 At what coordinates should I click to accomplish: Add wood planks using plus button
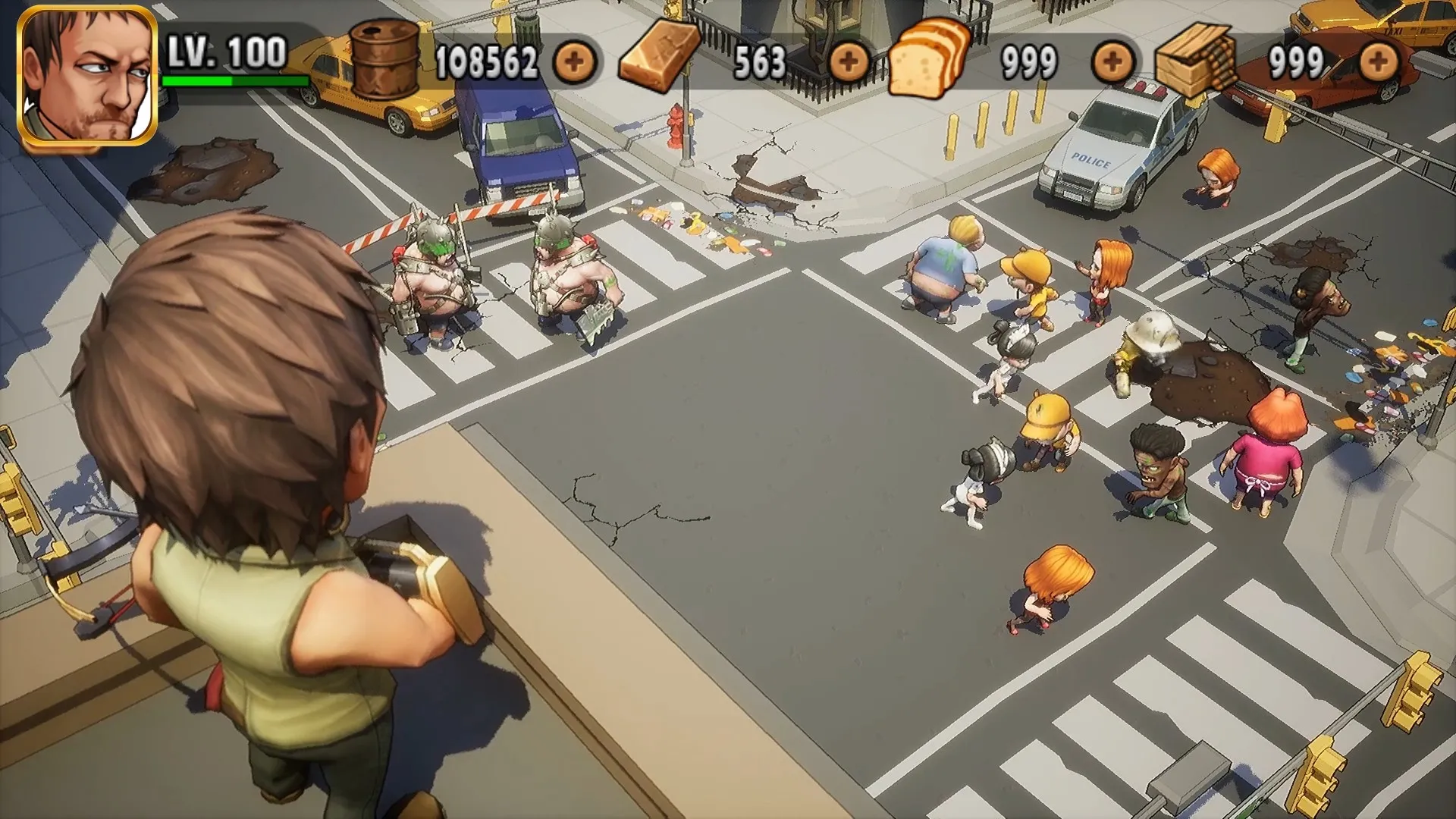point(1378,62)
